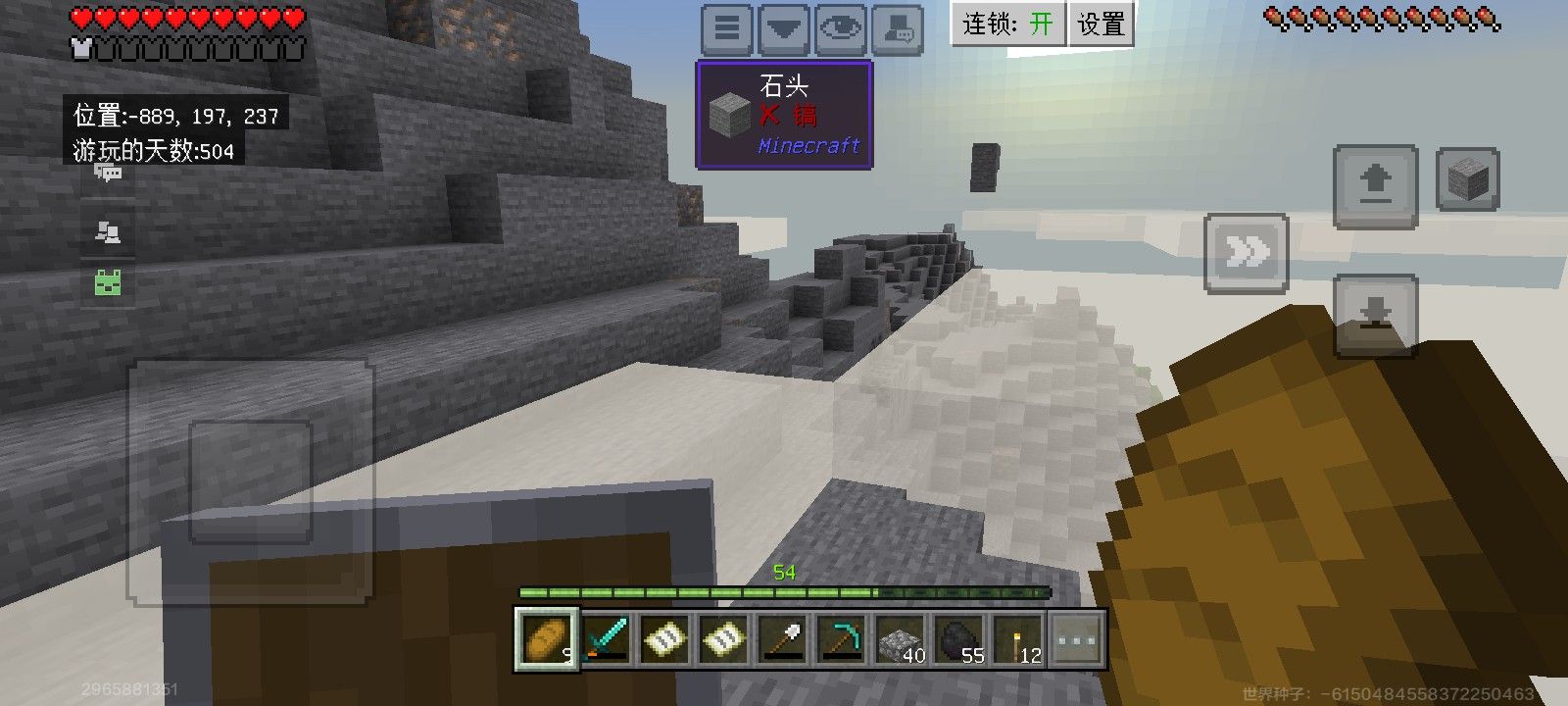The image size is (1568, 706).
Task: Click the green creeper face icon
Action: (108, 283)
